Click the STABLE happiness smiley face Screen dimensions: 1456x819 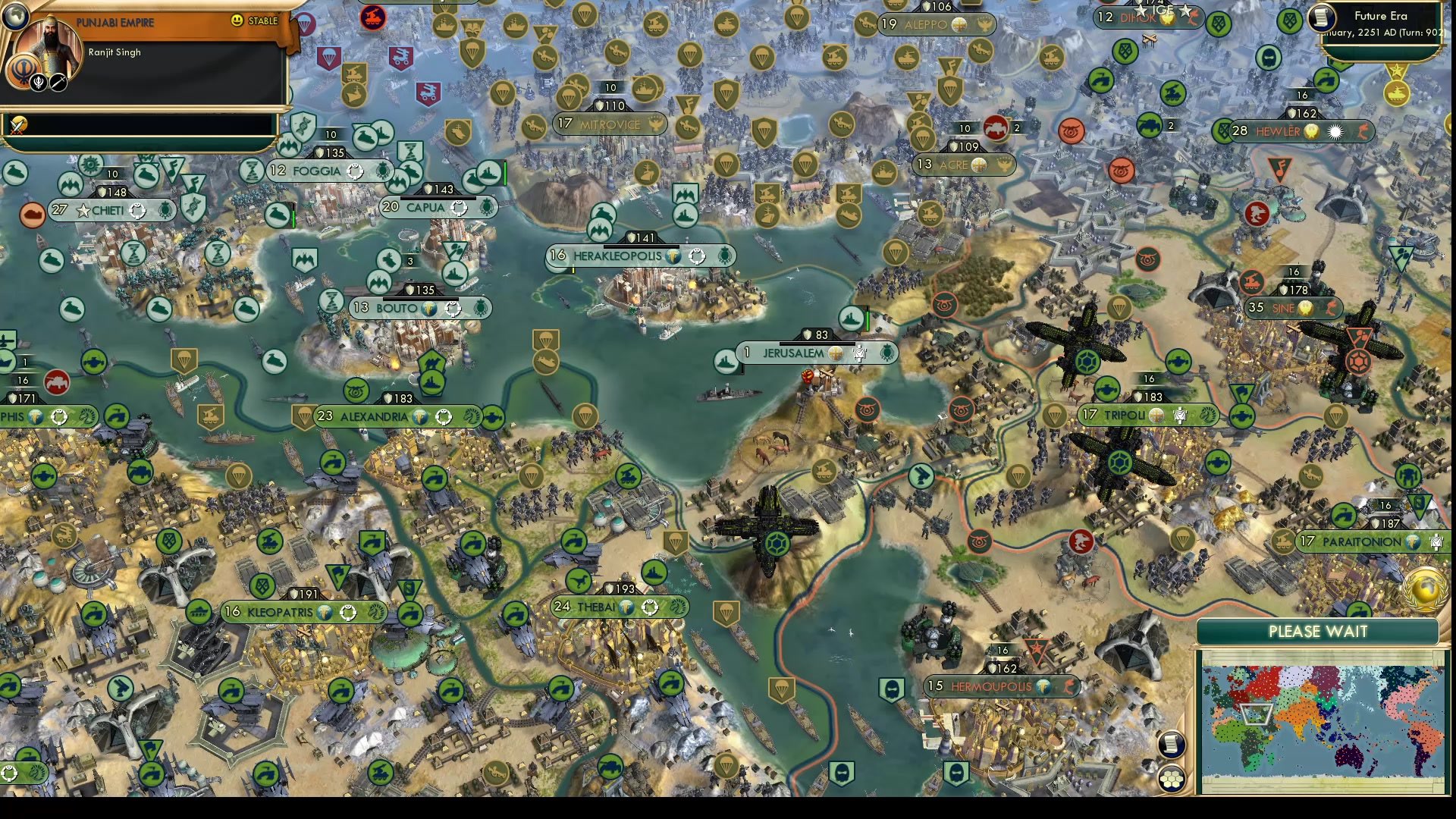click(236, 20)
